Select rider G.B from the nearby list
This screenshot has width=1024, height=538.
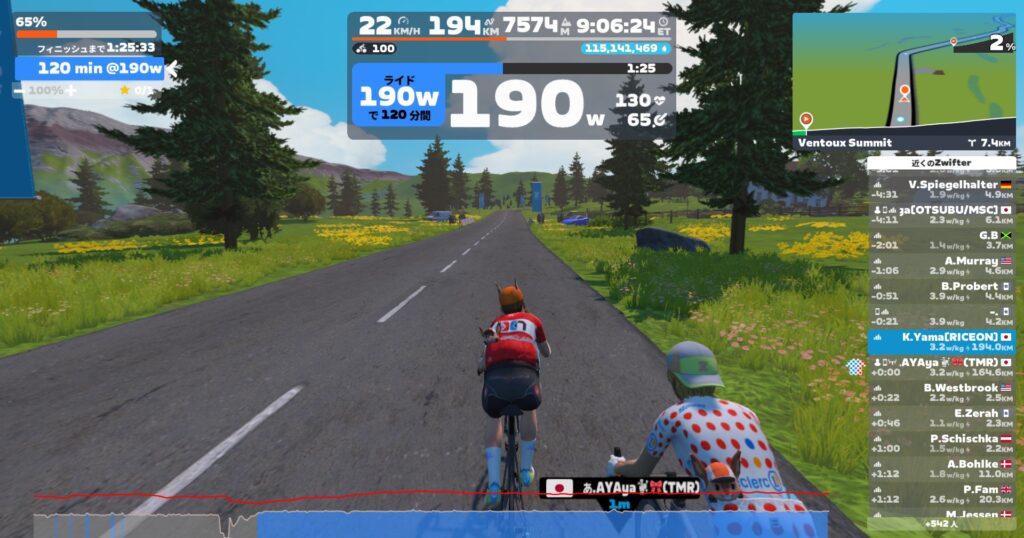pos(943,240)
